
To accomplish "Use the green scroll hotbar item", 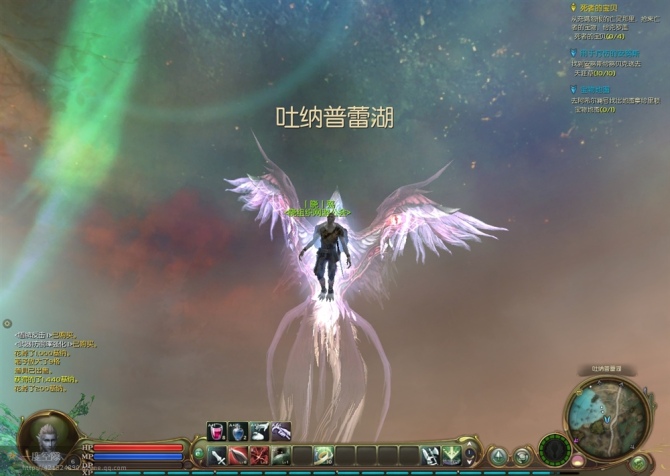I will (x=322, y=456).
